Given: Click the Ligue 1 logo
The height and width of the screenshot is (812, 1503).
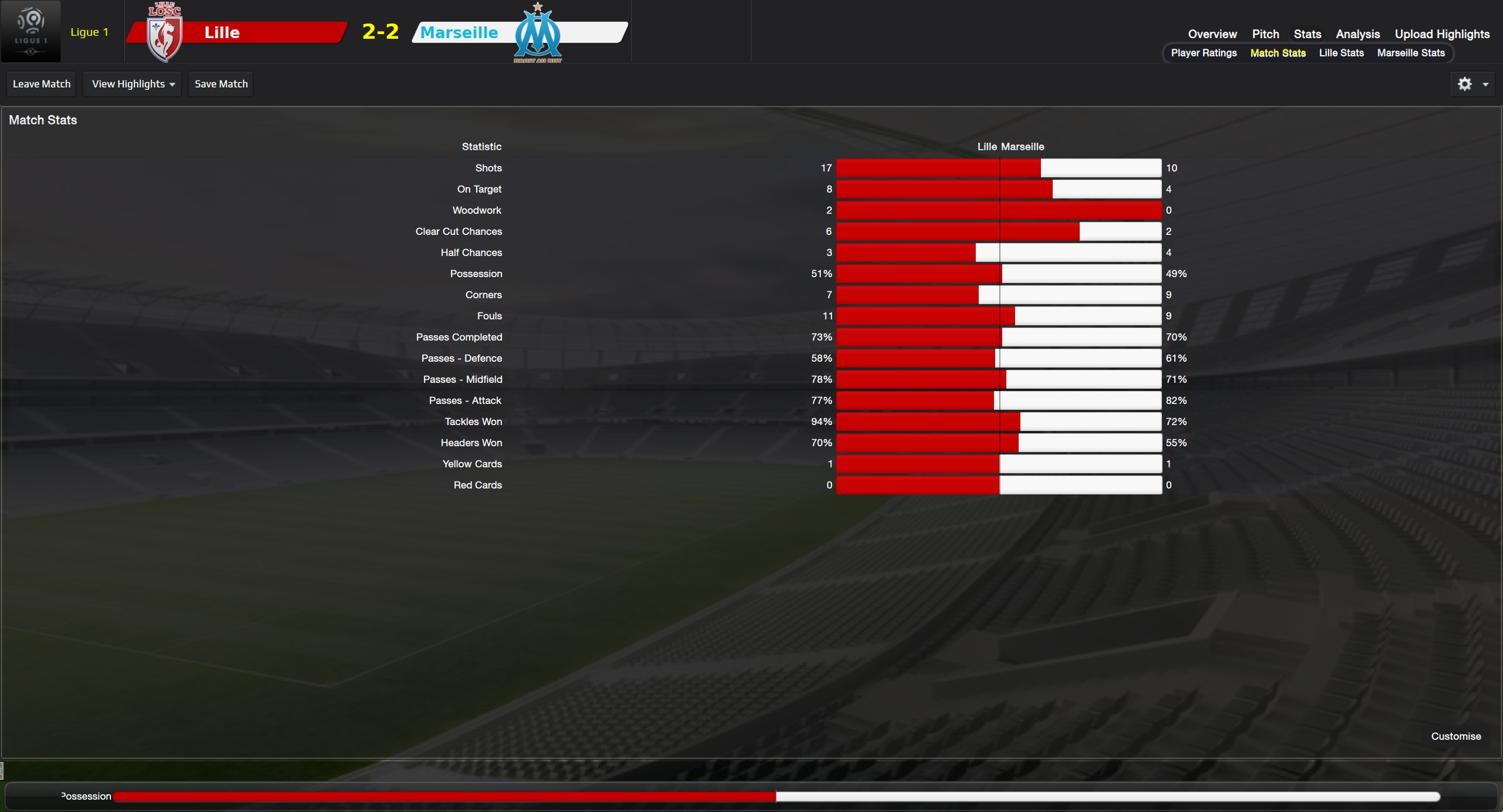Looking at the screenshot, I should pos(31,31).
